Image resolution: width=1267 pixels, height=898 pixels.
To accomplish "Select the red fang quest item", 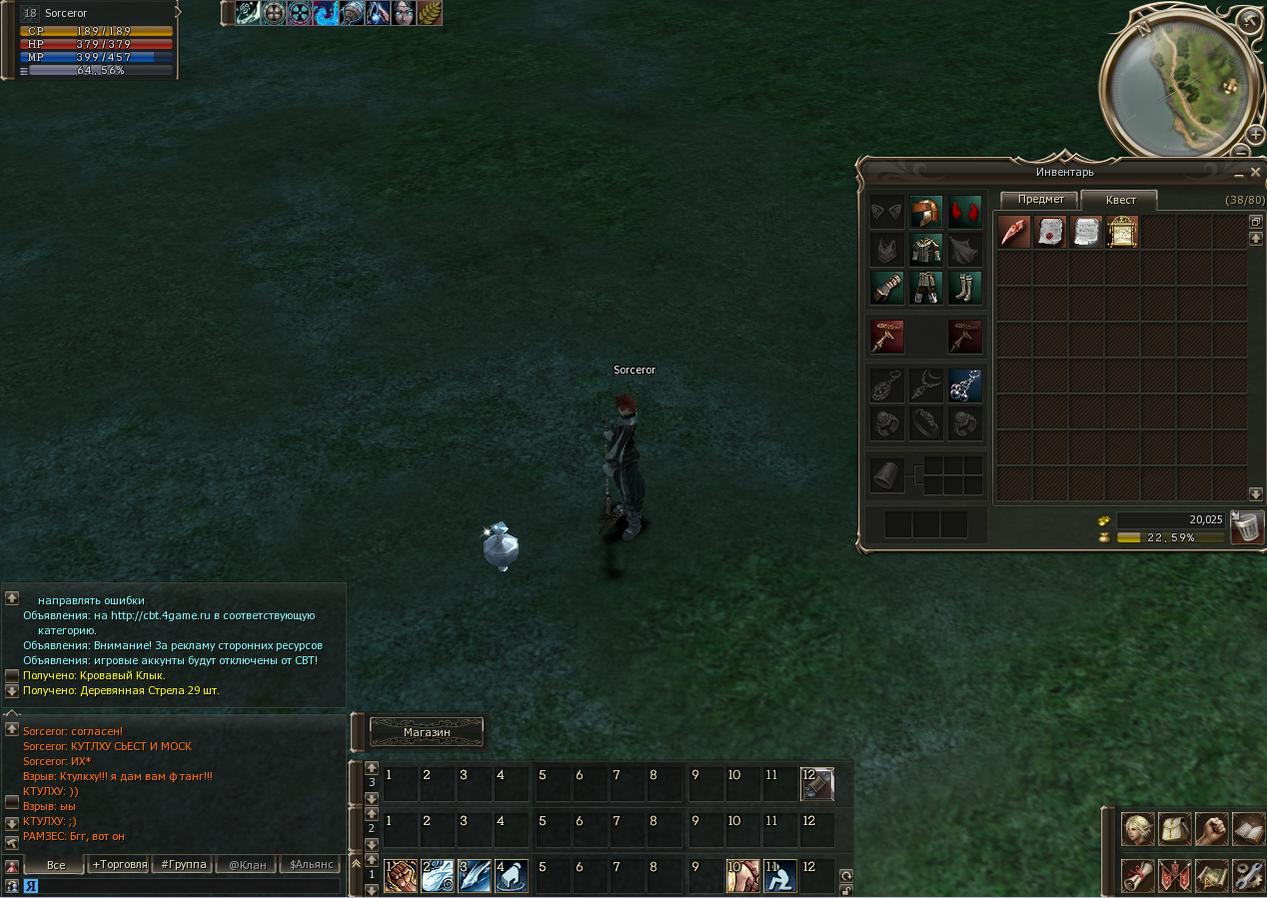I will pyautogui.click(x=1014, y=232).
